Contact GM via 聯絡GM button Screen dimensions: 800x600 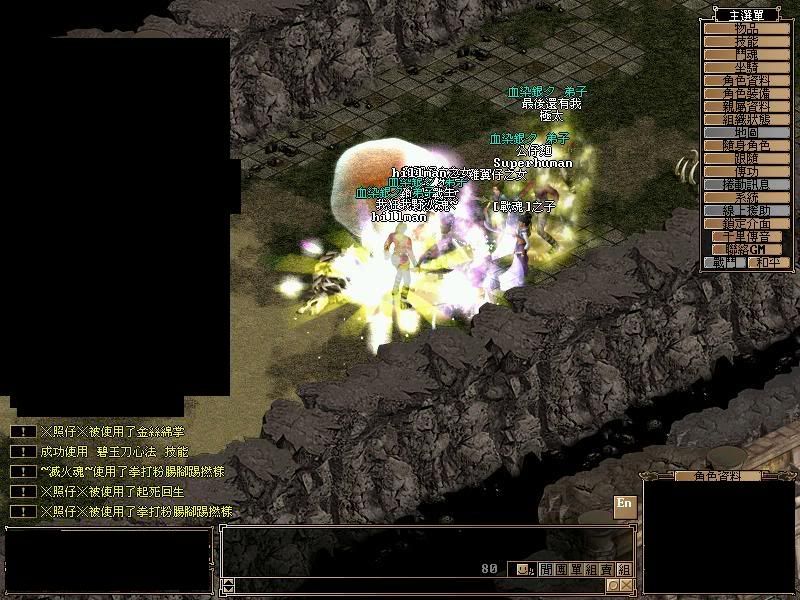click(747, 249)
